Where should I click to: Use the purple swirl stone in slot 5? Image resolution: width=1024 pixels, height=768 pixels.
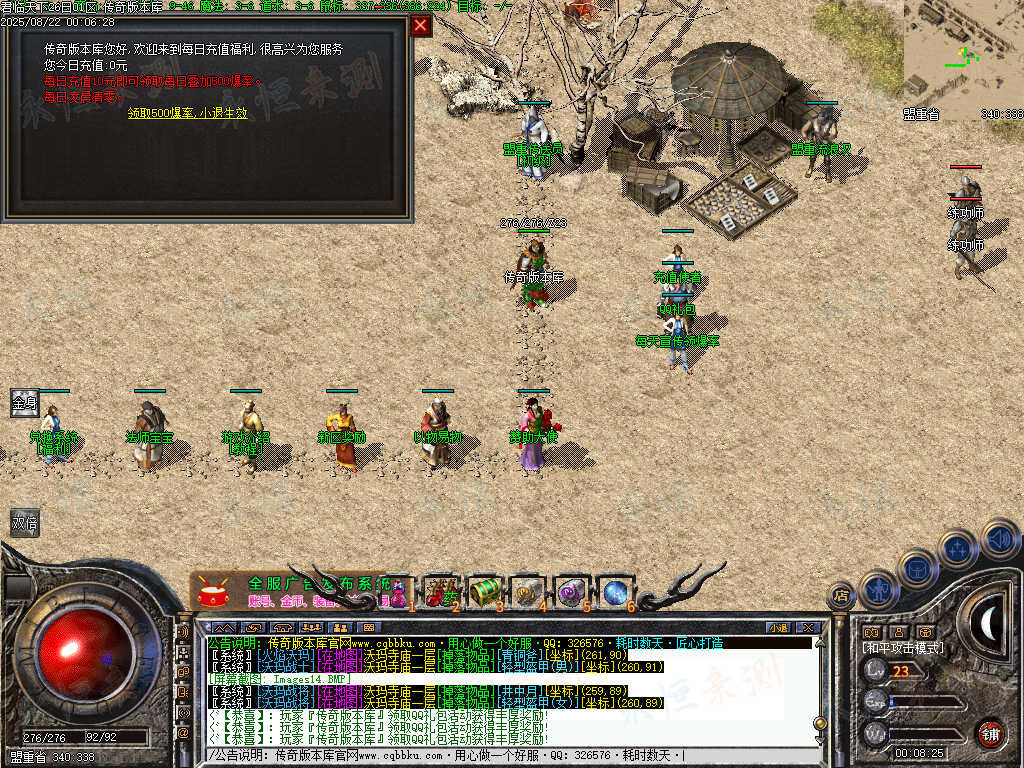point(571,592)
